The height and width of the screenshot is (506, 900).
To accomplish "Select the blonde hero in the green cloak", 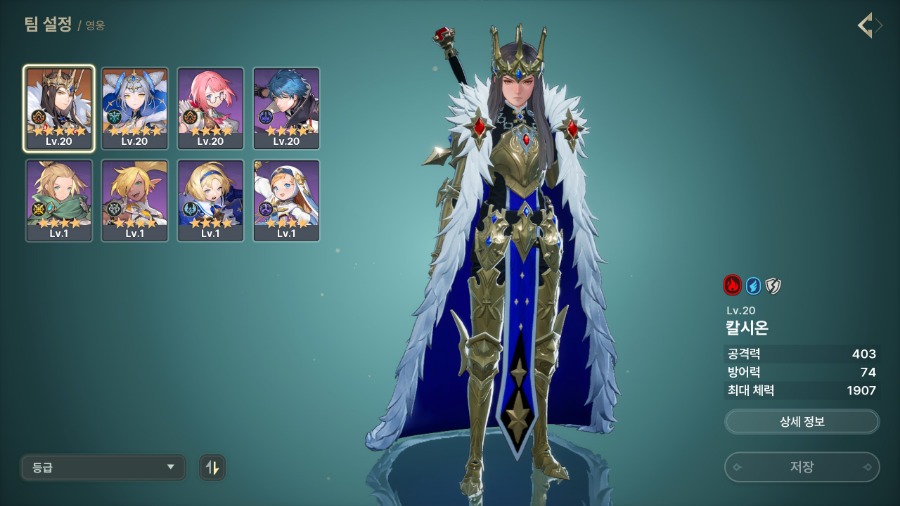I will [x=59, y=200].
